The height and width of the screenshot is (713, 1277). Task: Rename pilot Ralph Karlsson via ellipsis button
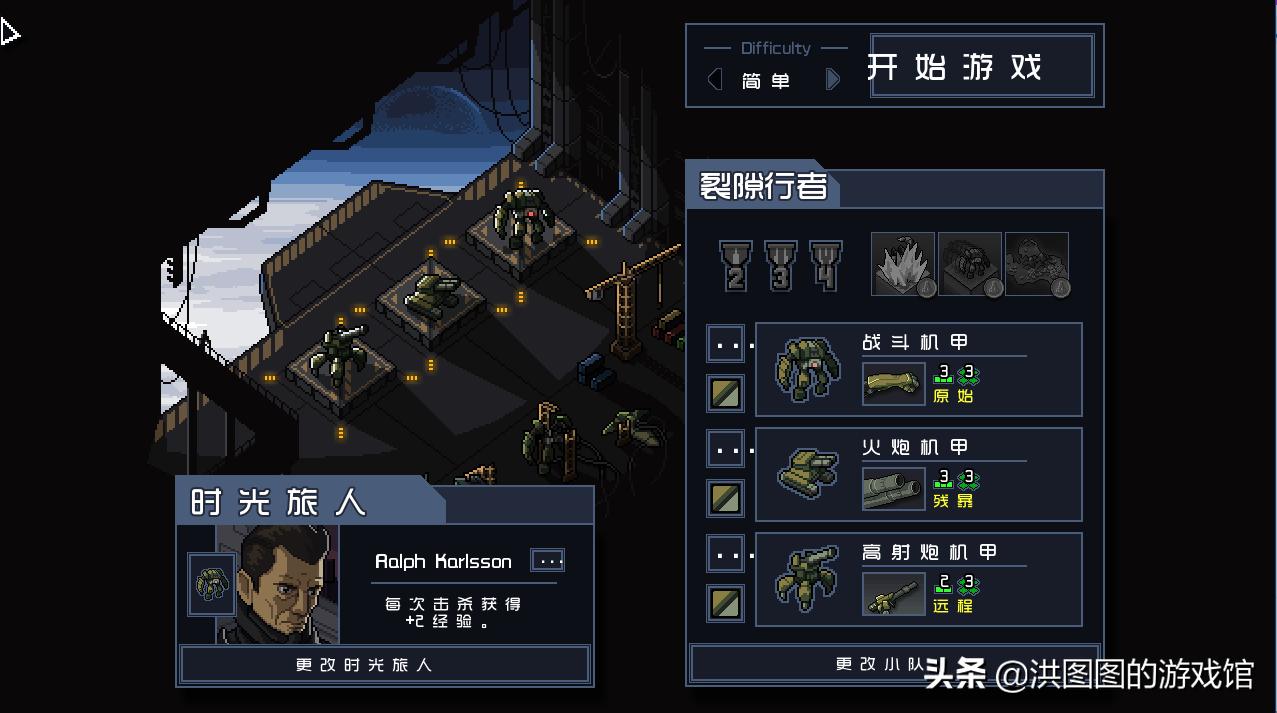[x=549, y=561]
